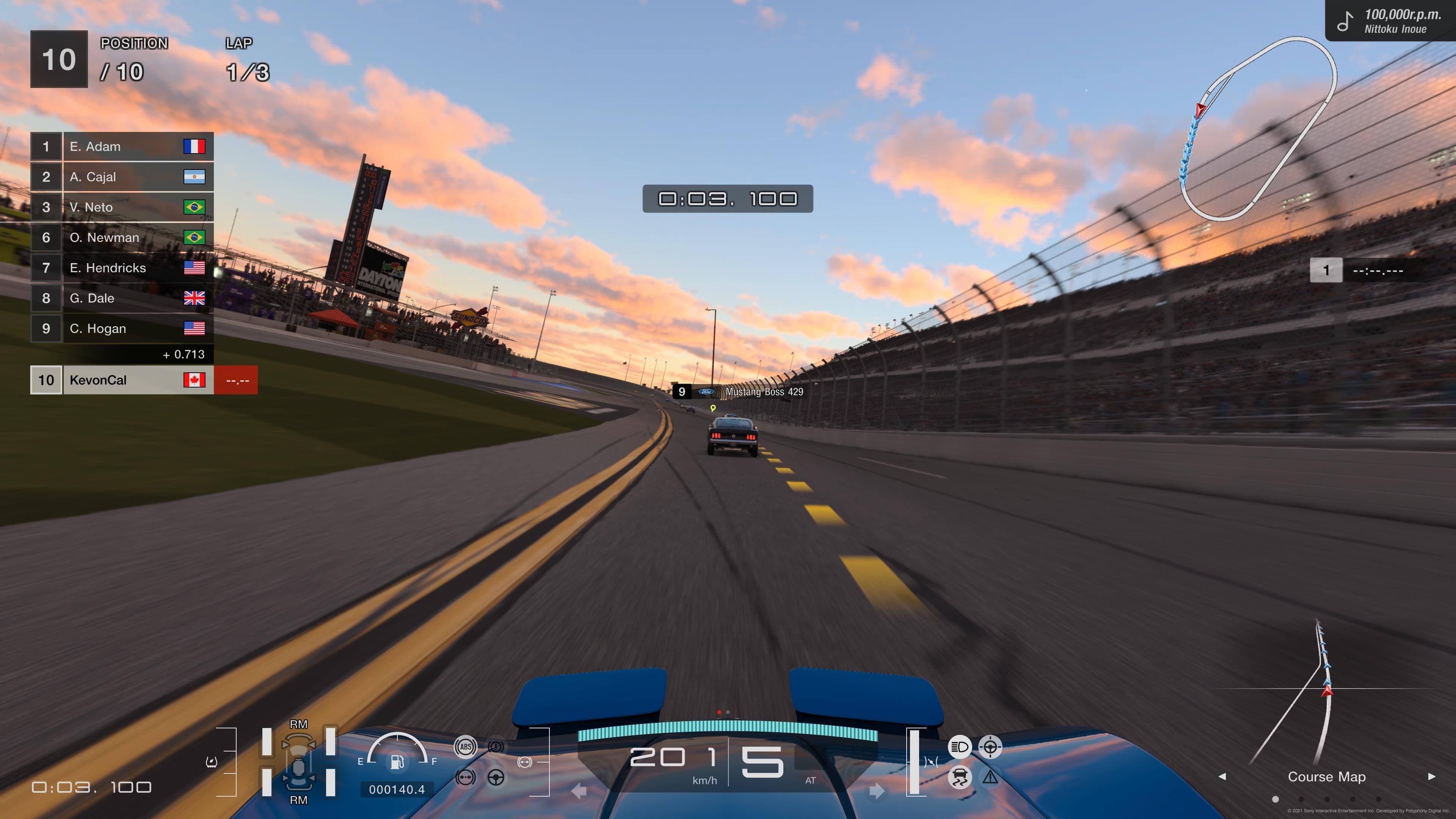The height and width of the screenshot is (819, 1456).
Task: Select the fuel gauge pump icon
Action: 397,763
